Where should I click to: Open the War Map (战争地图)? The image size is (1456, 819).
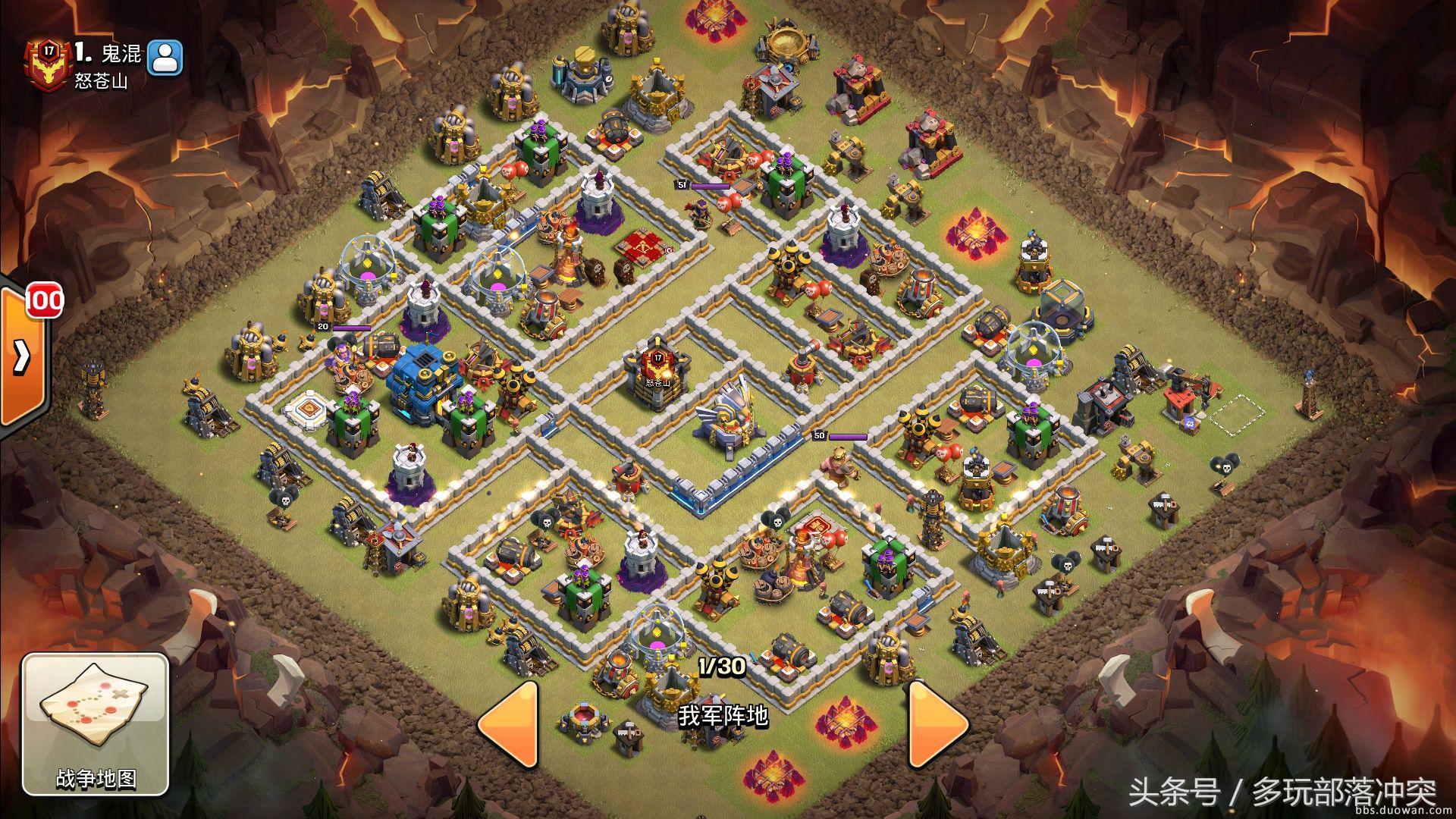[x=96, y=724]
